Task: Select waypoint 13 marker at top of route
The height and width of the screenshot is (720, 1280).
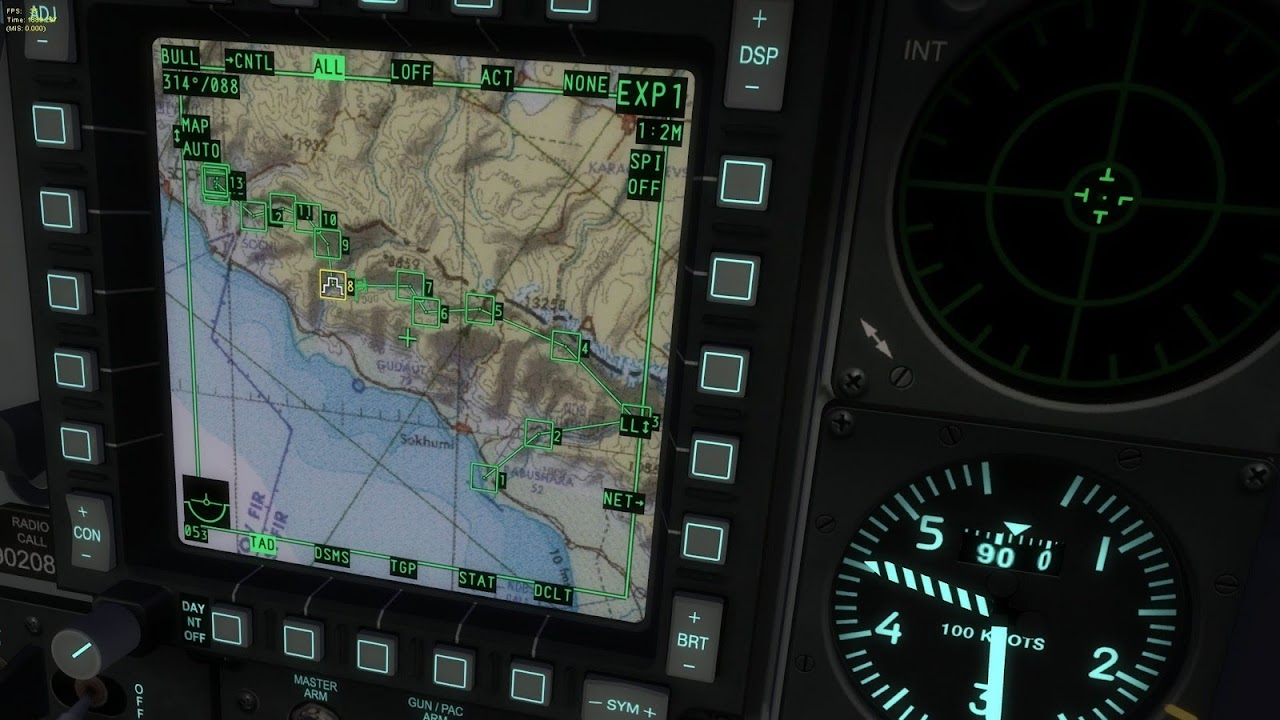Action: click(218, 184)
